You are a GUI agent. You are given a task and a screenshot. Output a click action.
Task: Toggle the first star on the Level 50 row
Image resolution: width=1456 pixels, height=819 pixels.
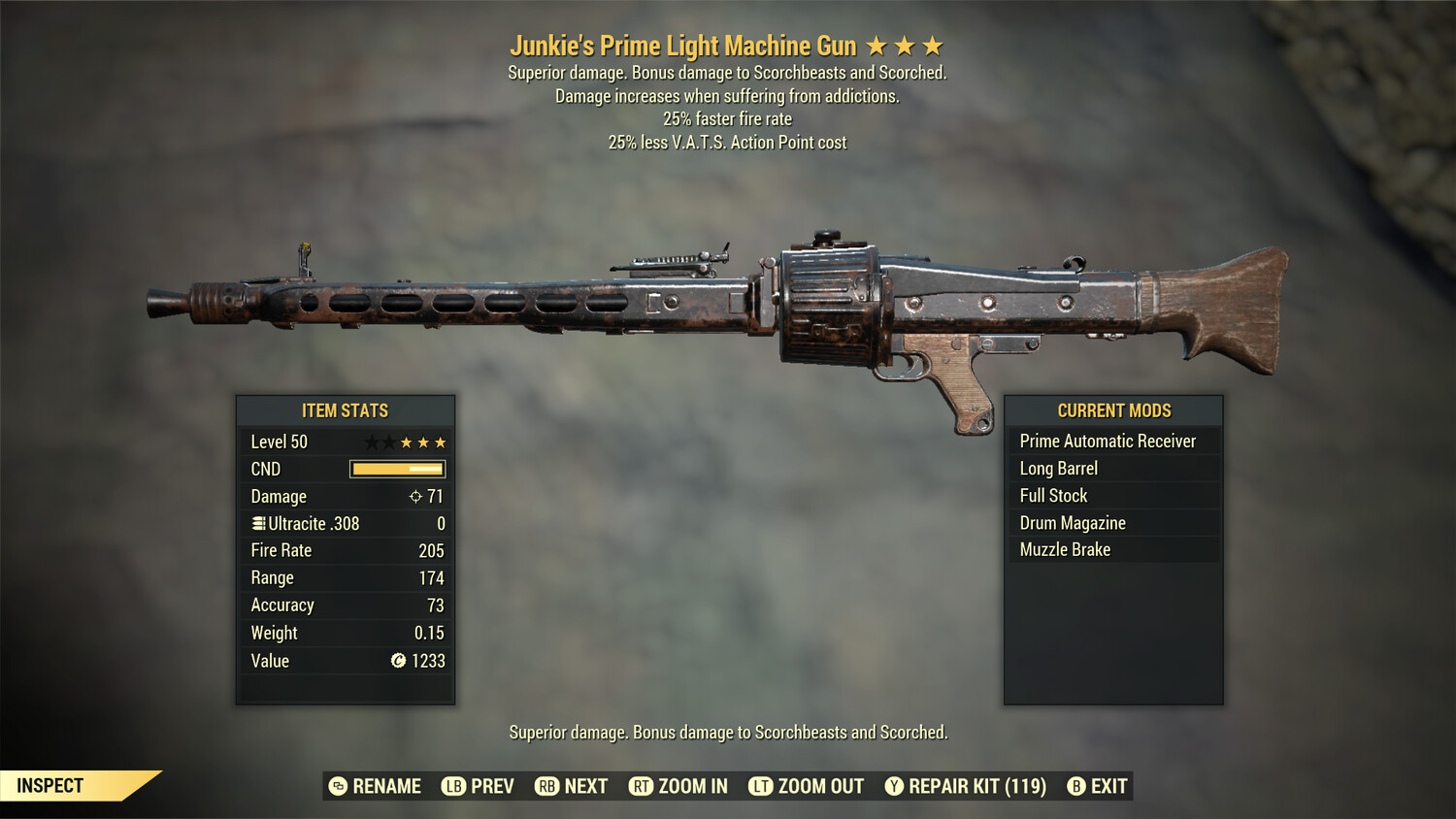click(374, 442)
